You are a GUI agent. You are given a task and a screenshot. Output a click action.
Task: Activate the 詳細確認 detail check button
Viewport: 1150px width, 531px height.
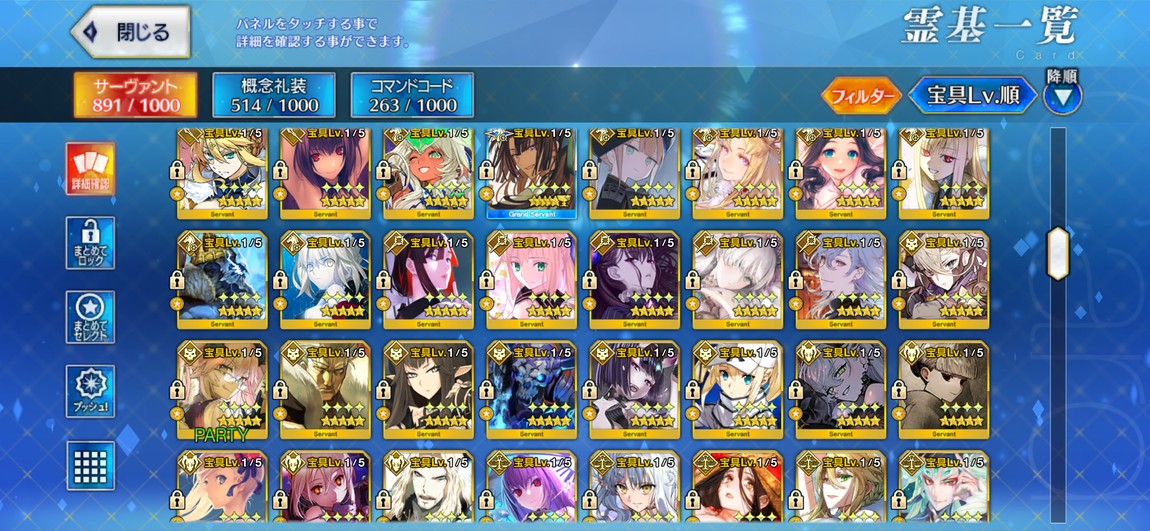90,169
